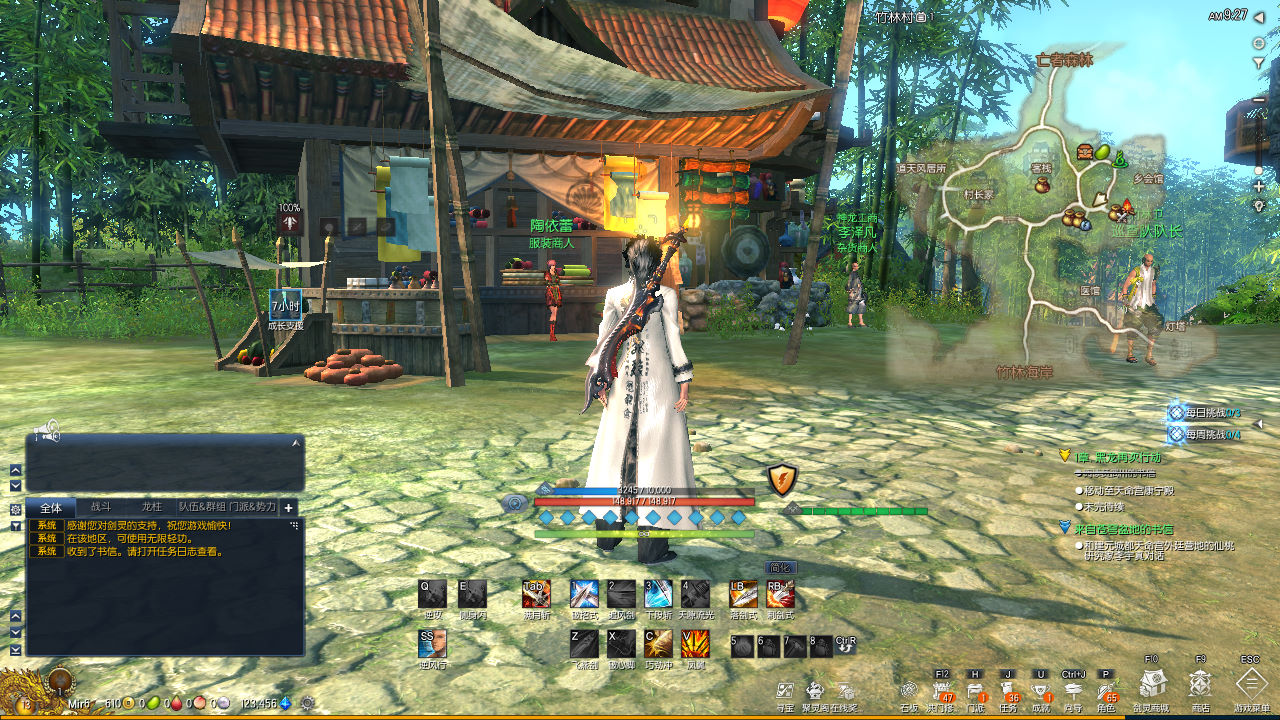
Task: Trigger the 下段斩 skill
Action: [658, 594]
